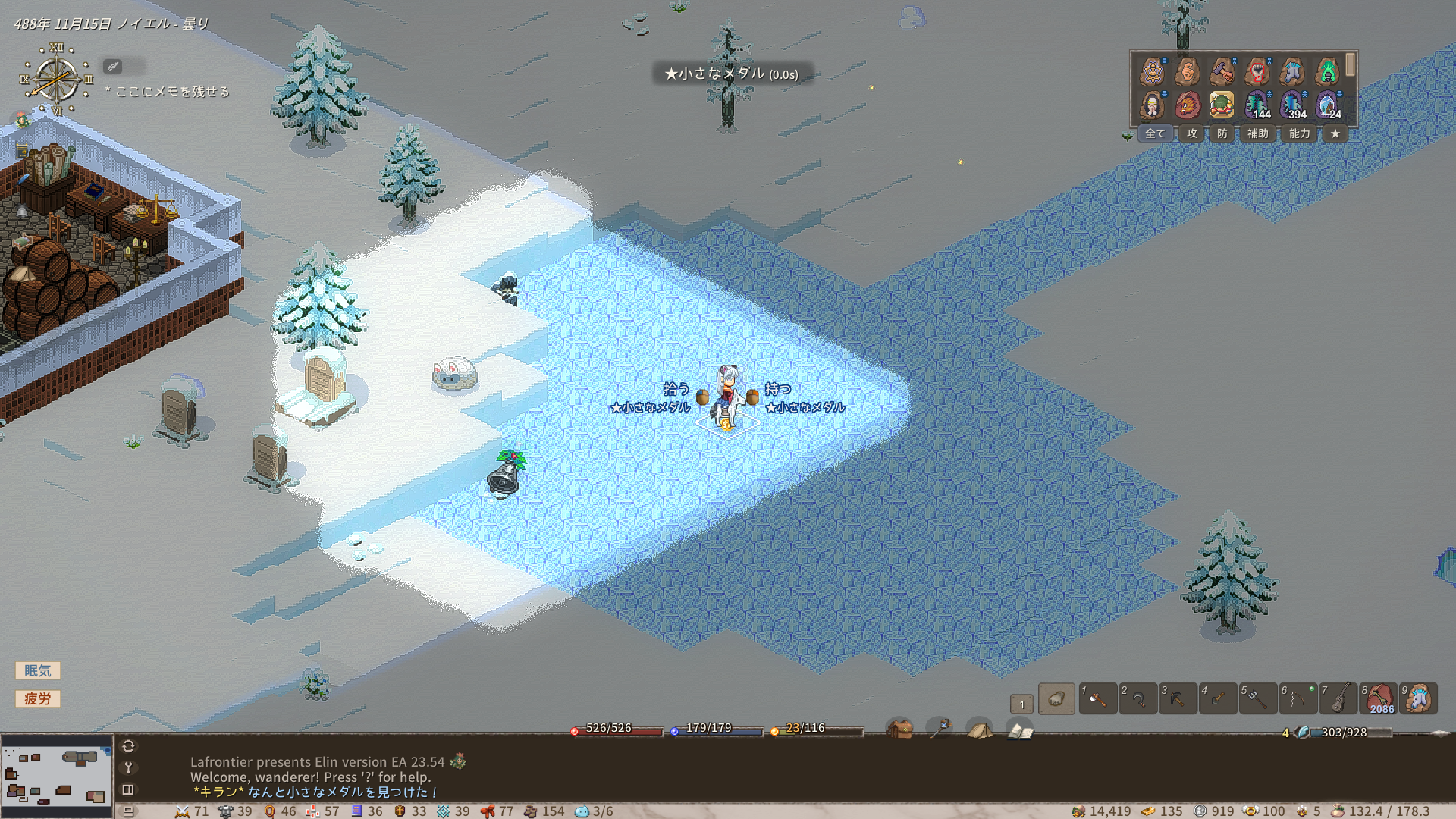Switch to the 攻 ability tab
This screenshot has height=819, width=1456.
point(1192,133)
